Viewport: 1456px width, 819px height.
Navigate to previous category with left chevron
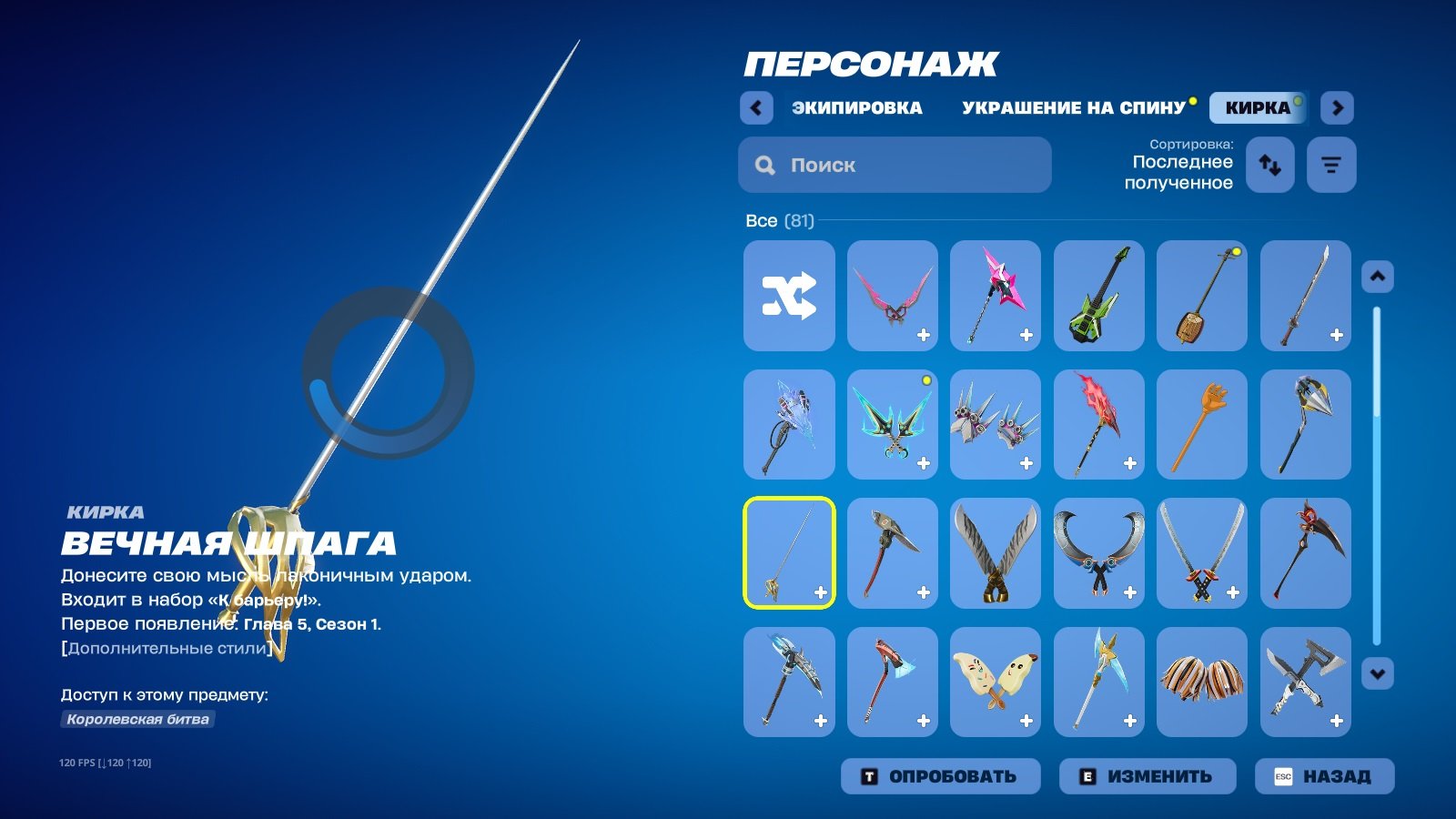(x=755, y=107)
